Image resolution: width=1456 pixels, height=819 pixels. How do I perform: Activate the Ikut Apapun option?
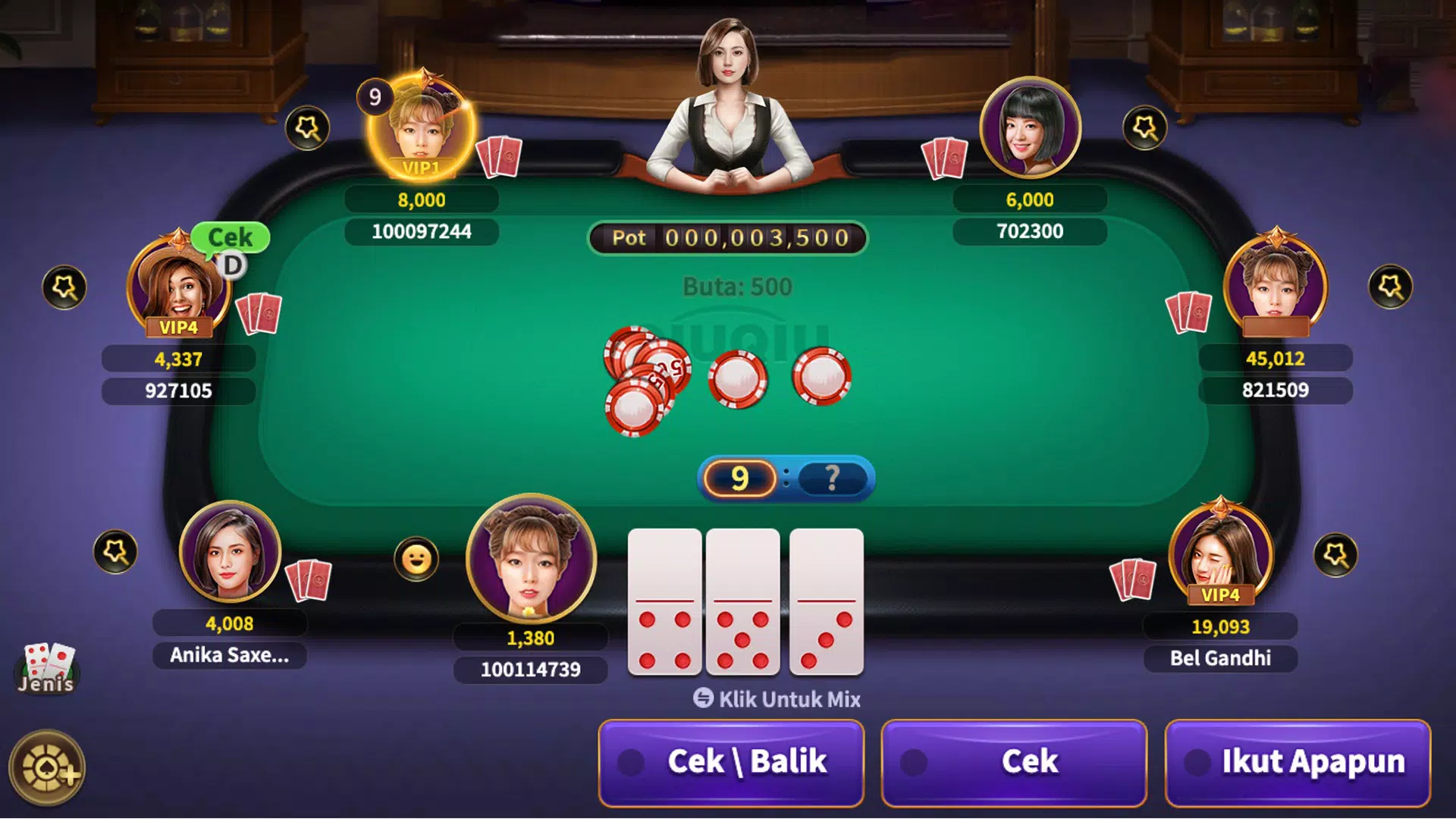[1298, 762]
